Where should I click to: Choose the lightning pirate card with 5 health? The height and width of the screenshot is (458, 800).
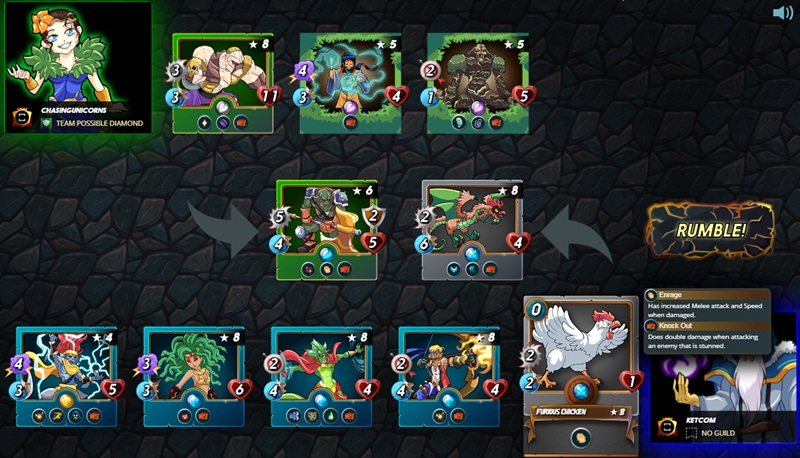[66, 375]
